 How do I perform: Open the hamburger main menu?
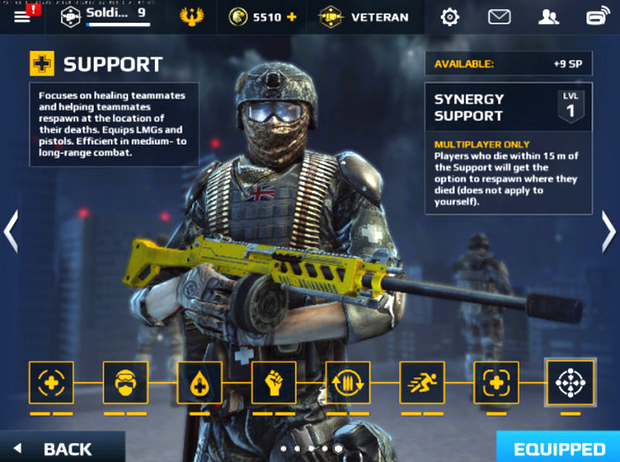pyautogui.click(x=22, y=16)
